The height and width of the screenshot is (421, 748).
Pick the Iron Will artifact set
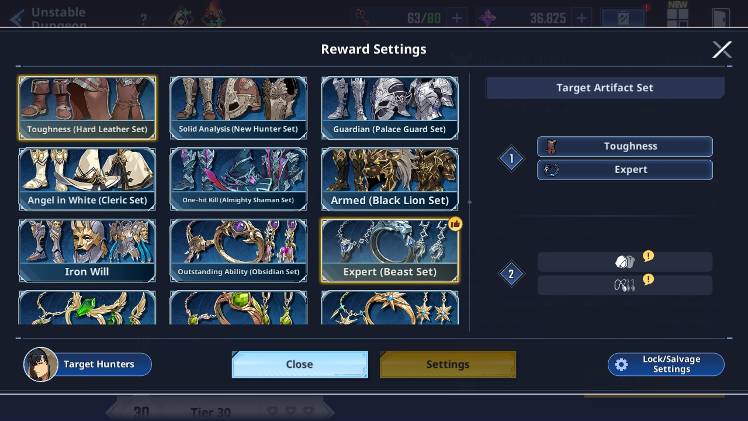[87, 250]
